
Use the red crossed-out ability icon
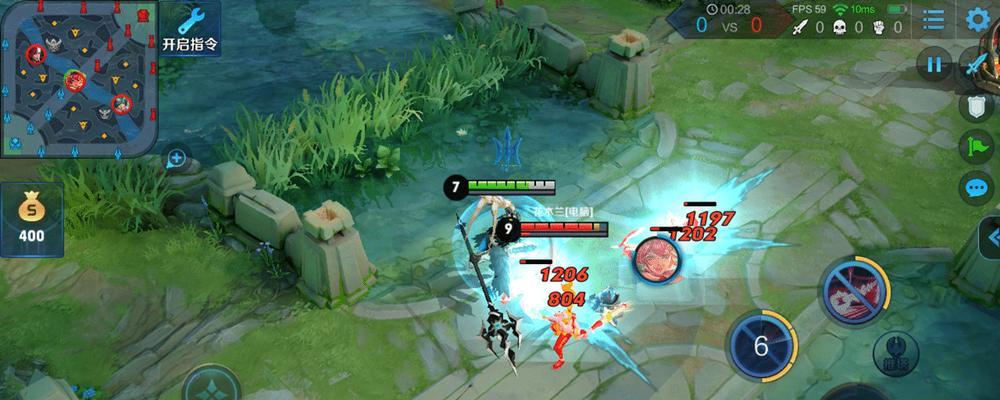854,292
